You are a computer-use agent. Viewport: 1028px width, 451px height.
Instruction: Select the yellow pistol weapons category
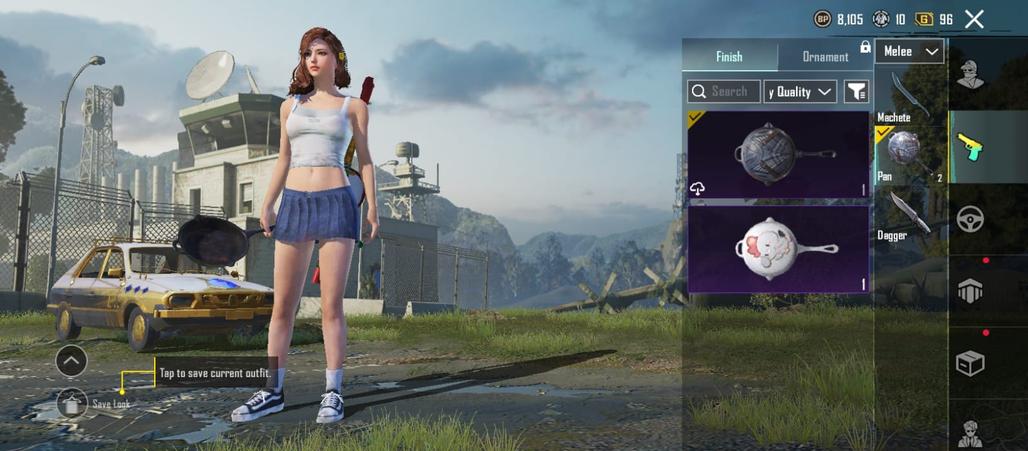coord(970,147)
